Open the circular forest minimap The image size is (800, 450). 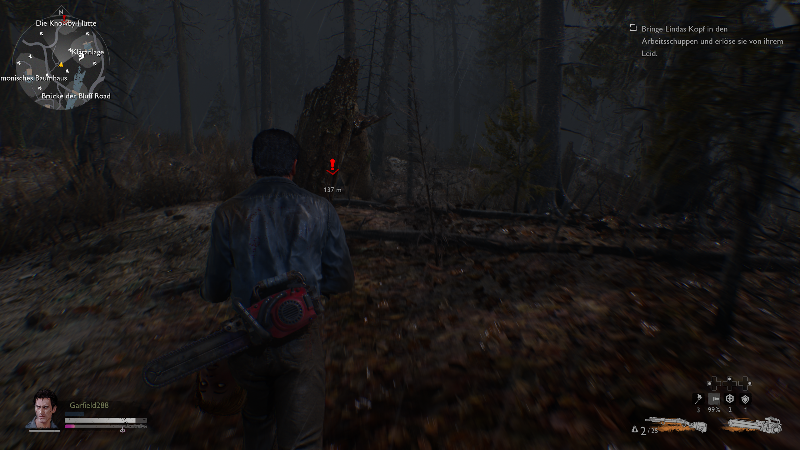click(x=59, y=62)
